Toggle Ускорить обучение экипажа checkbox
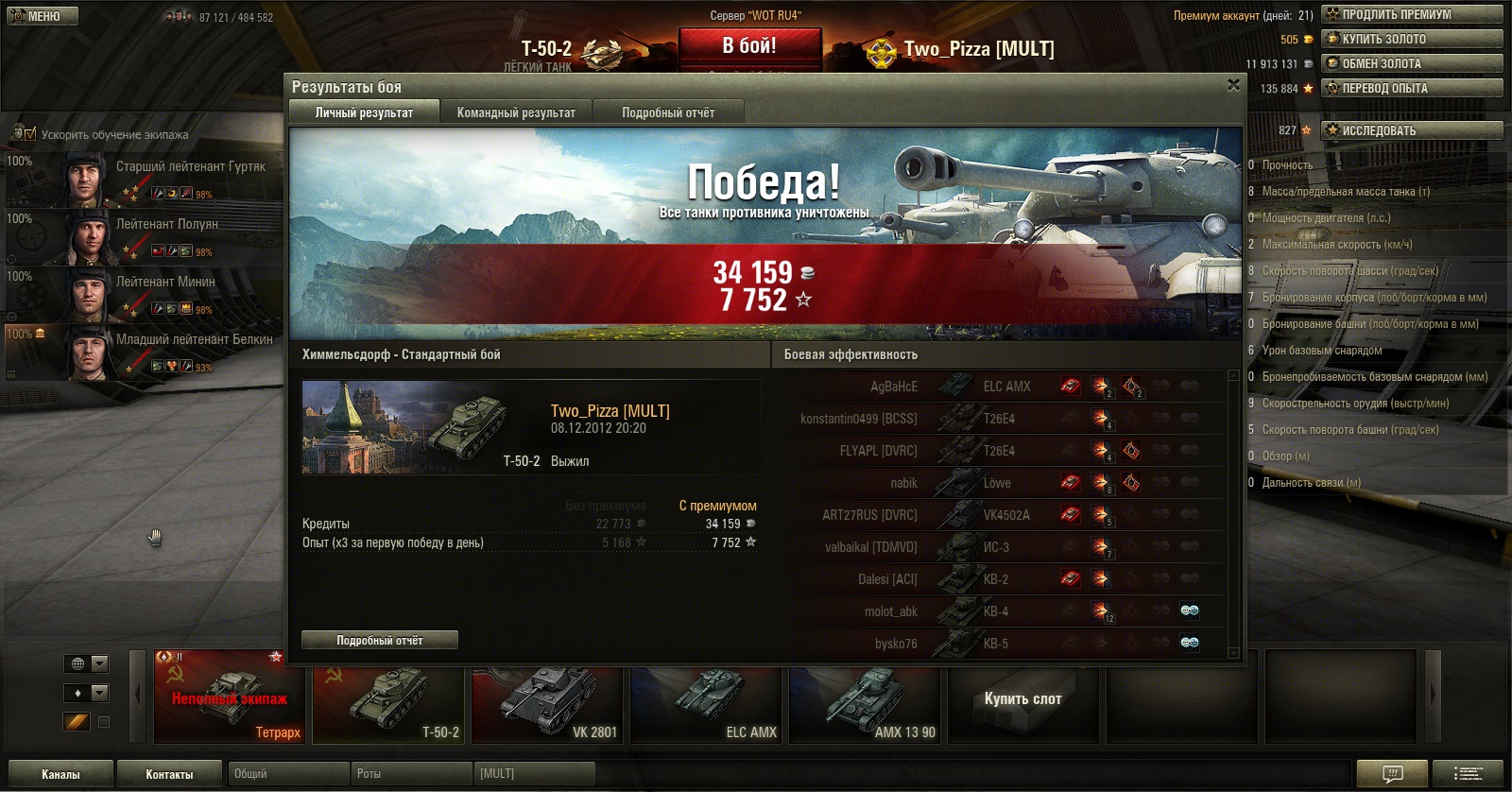The image size is (1512, 792). pos(30,134)
